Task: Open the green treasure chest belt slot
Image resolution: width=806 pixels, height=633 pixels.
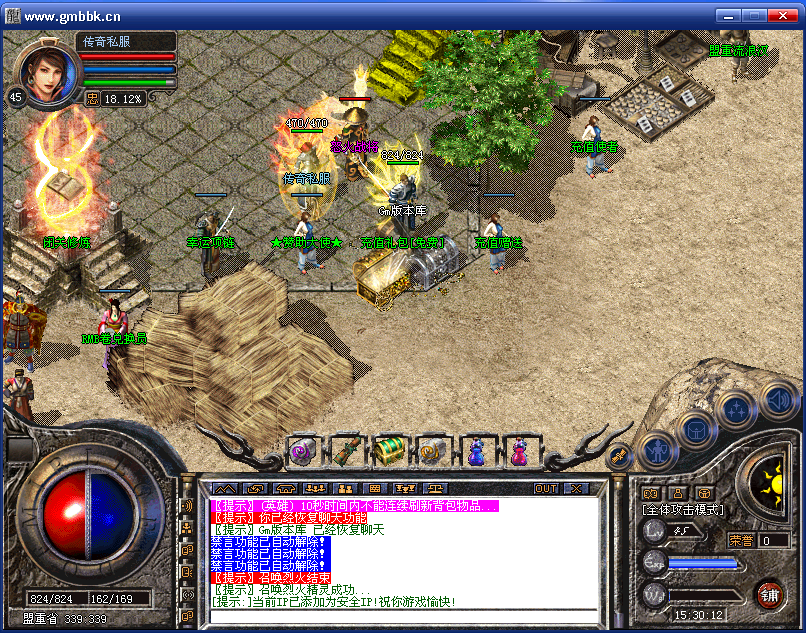Action: [x=388, y=452]
